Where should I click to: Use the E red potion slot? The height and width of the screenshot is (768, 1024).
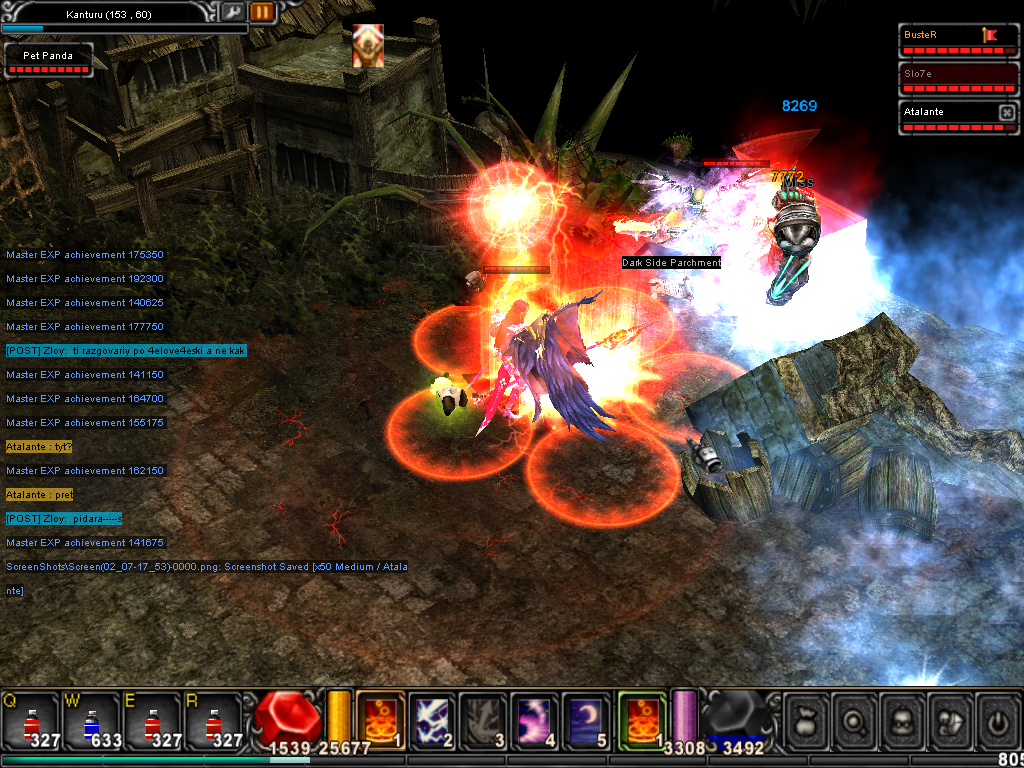pos(151,719)
